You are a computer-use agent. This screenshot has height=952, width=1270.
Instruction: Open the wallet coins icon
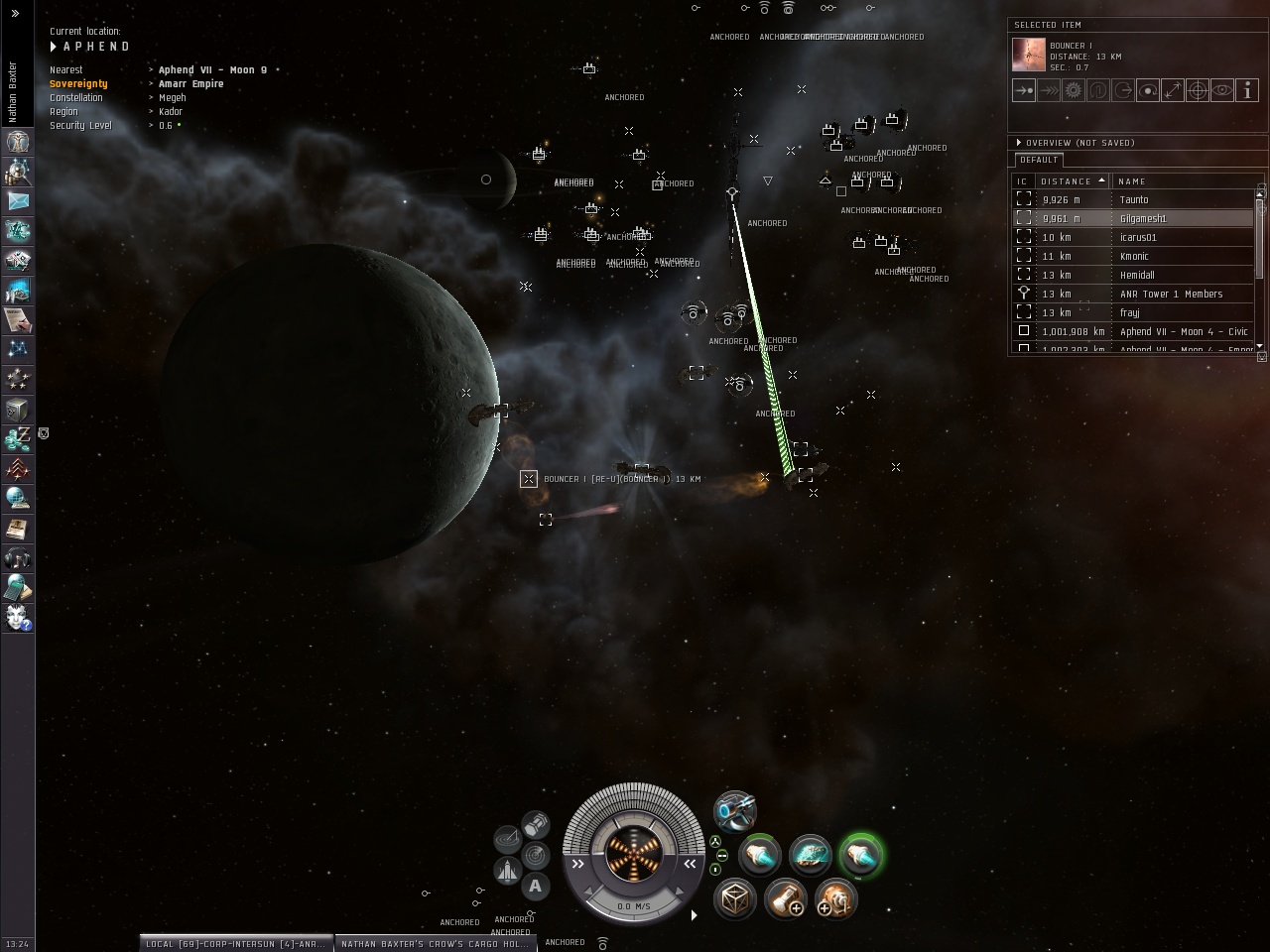tap(18, 437)
